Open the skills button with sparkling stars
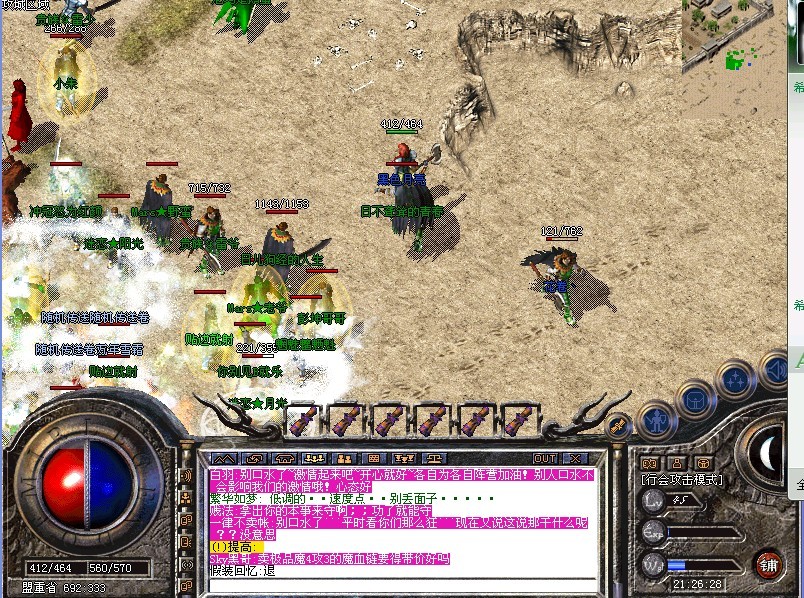Viewport: 804px width, 598px height. click(736, 380)
